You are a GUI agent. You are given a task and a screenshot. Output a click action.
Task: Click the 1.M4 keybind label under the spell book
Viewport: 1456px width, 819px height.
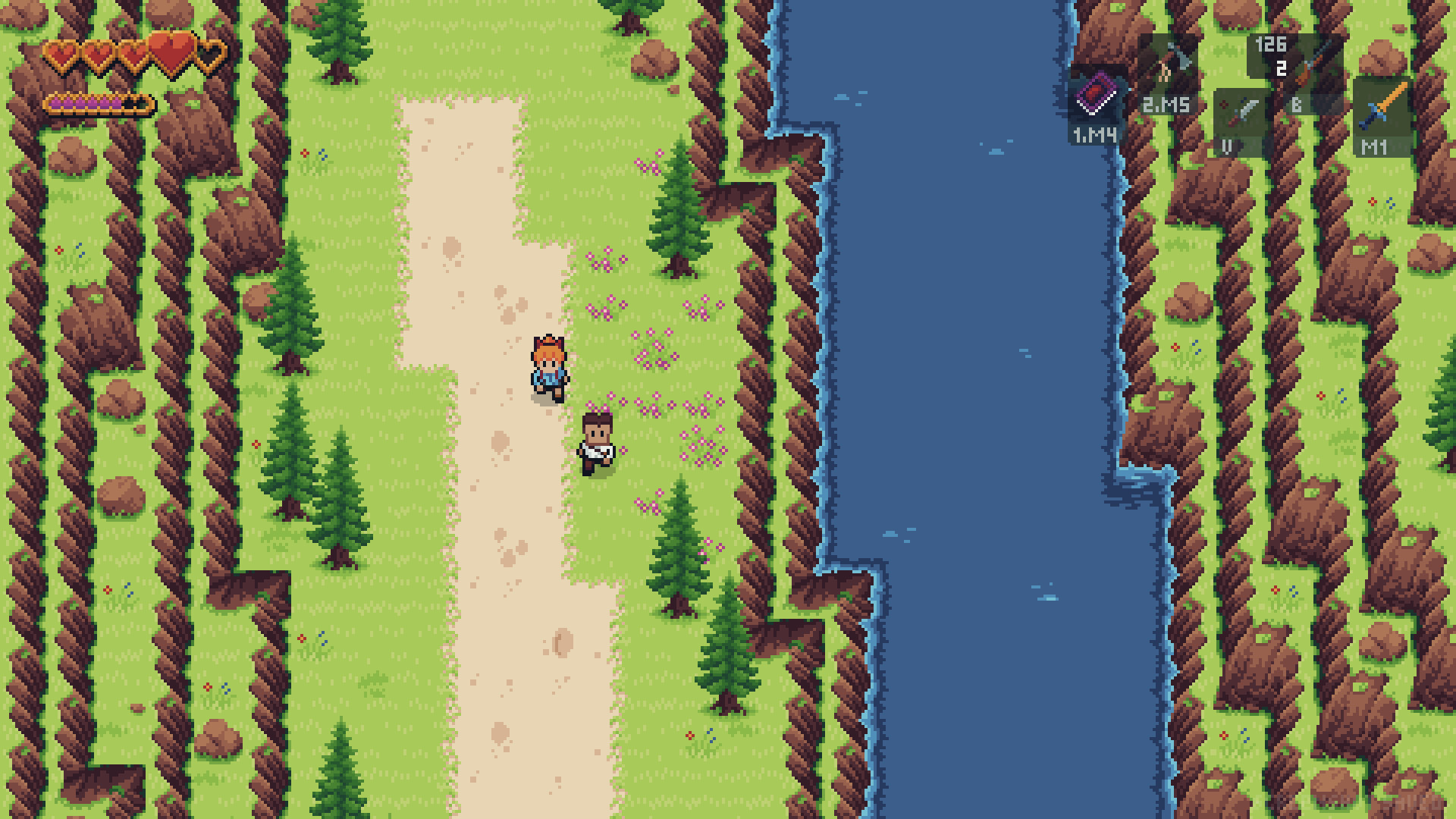(x=1094, y=135)
